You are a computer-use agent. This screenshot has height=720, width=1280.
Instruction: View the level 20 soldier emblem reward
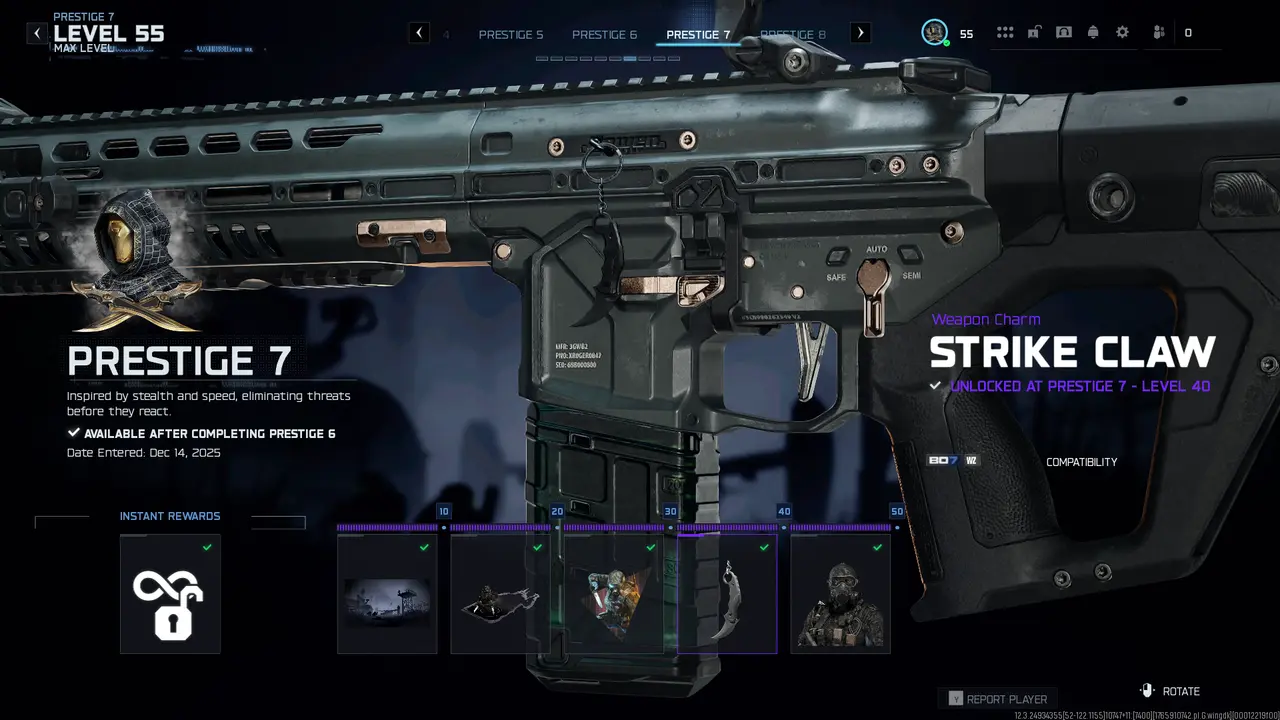click(500, 594)
